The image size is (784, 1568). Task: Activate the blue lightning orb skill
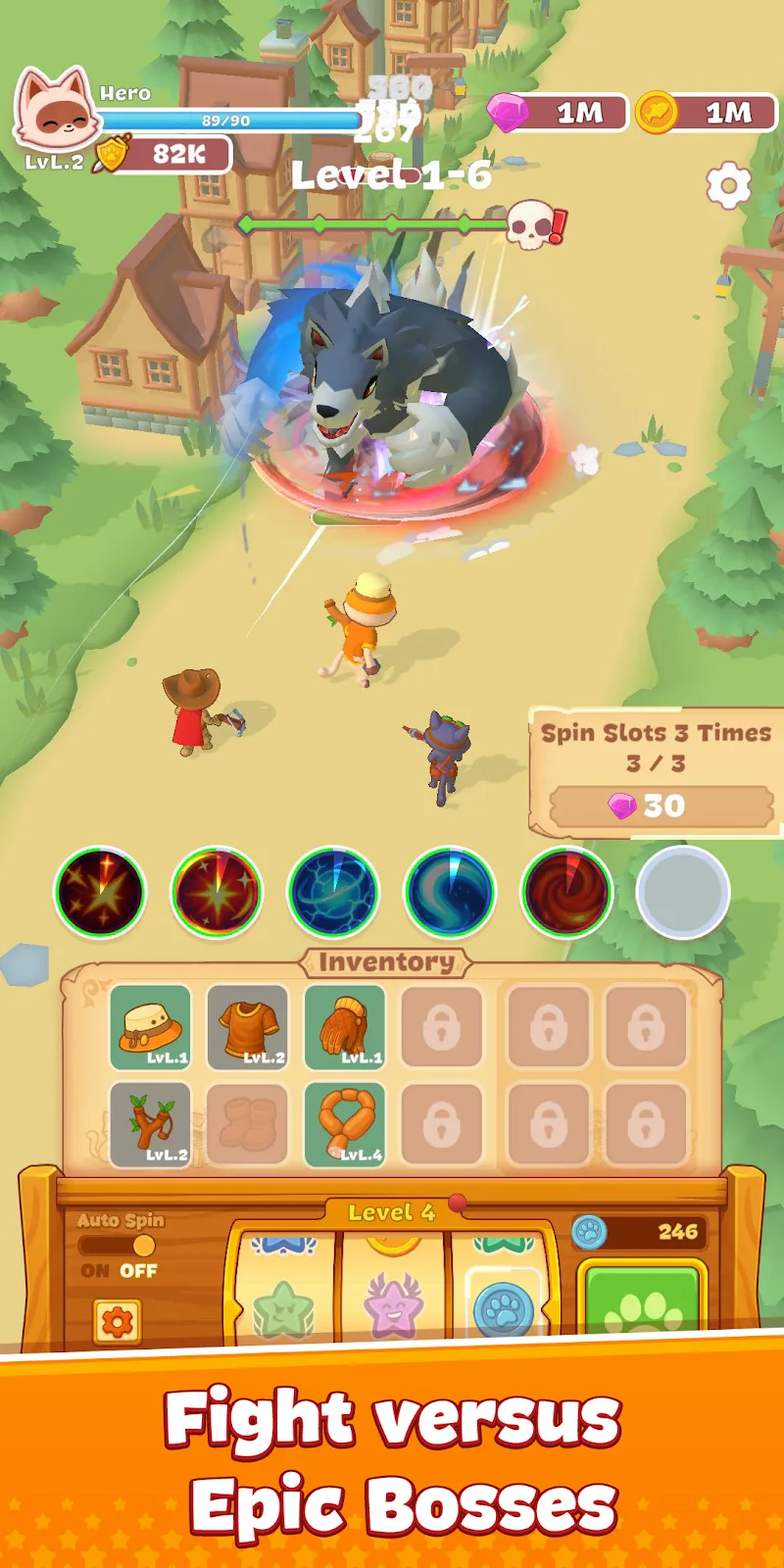(x=333, y=892)
